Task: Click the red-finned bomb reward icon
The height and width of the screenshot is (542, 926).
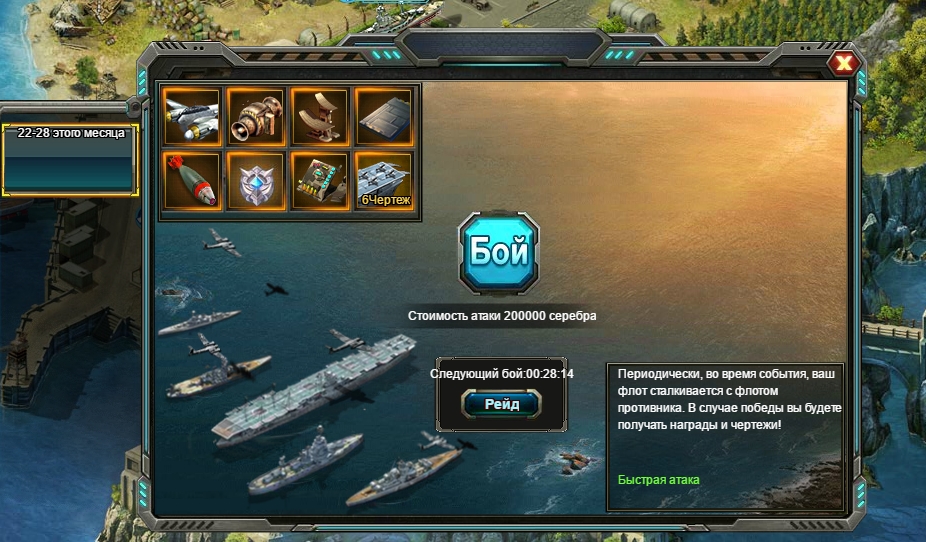Action: [192, 181]
